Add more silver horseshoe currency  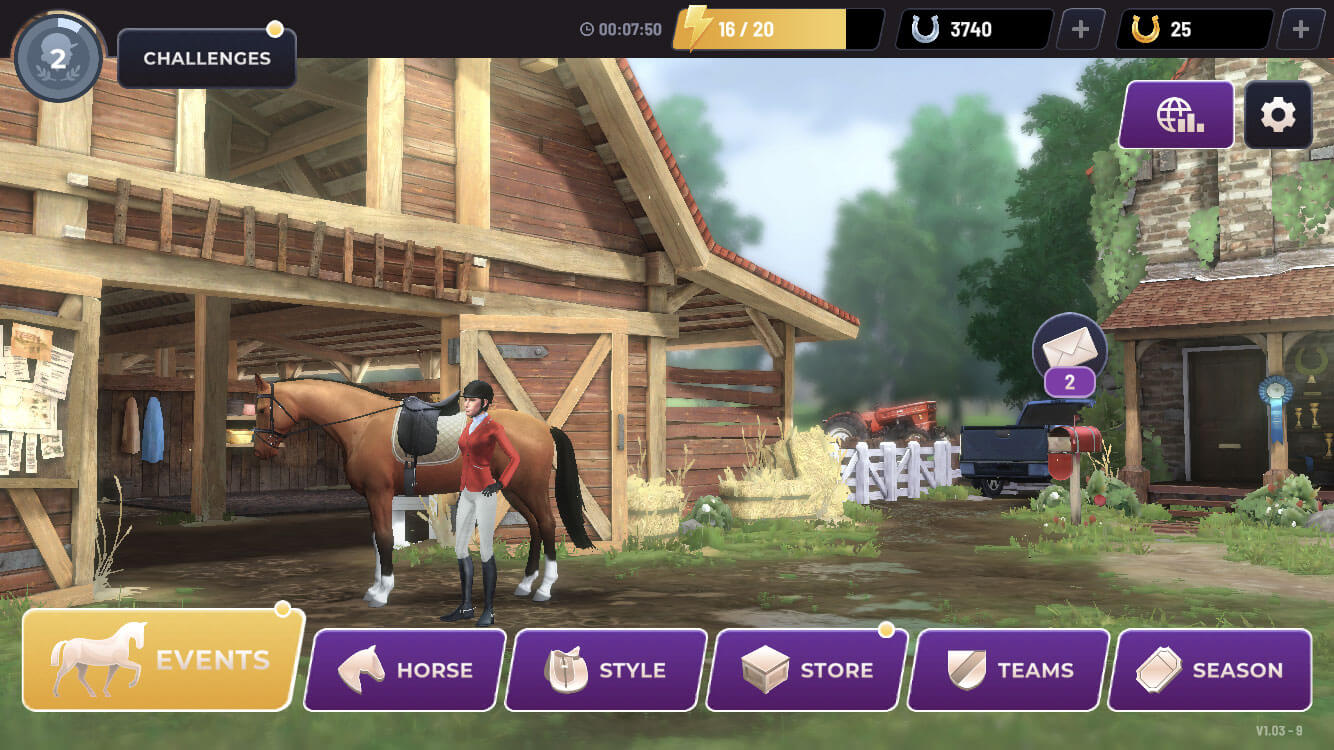(1080, 29)
